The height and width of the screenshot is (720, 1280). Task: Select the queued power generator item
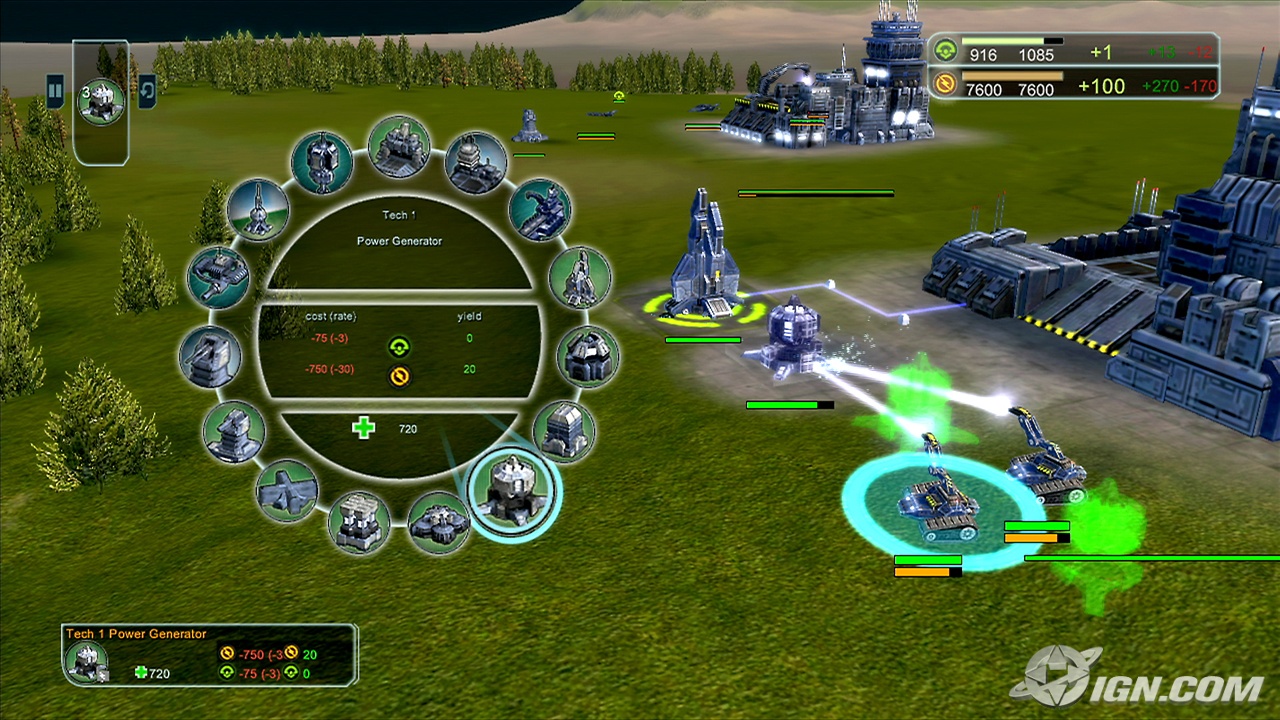tap(102, 102)
